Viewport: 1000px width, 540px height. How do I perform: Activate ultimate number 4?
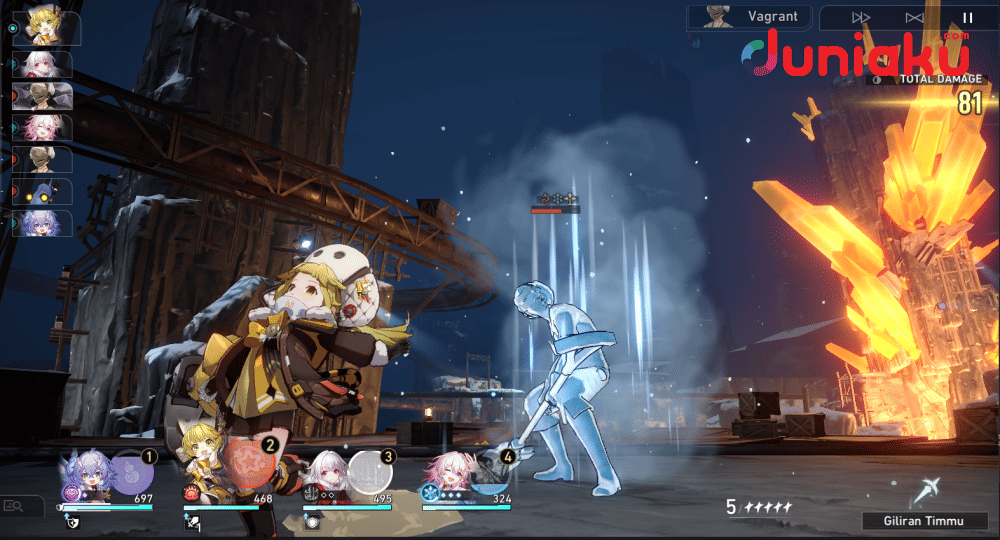pos(489,471)
